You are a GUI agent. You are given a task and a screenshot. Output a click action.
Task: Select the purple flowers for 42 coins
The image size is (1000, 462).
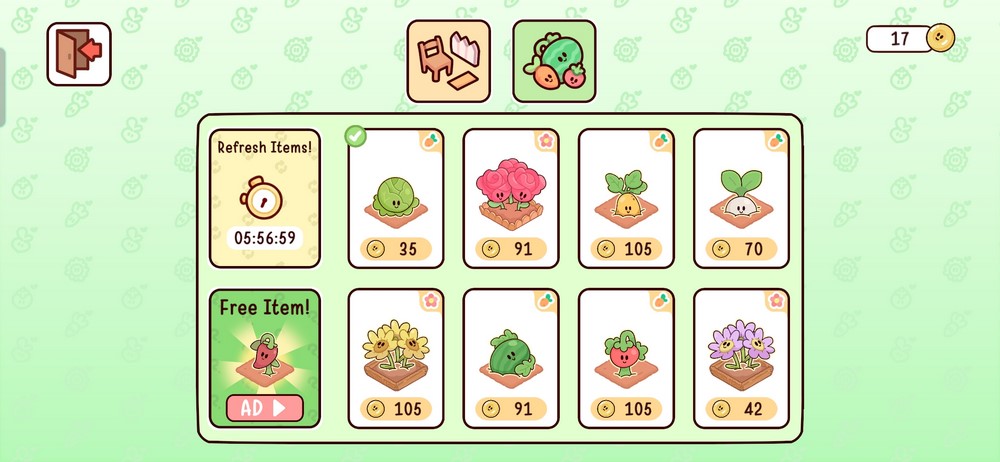click(741, 358)
